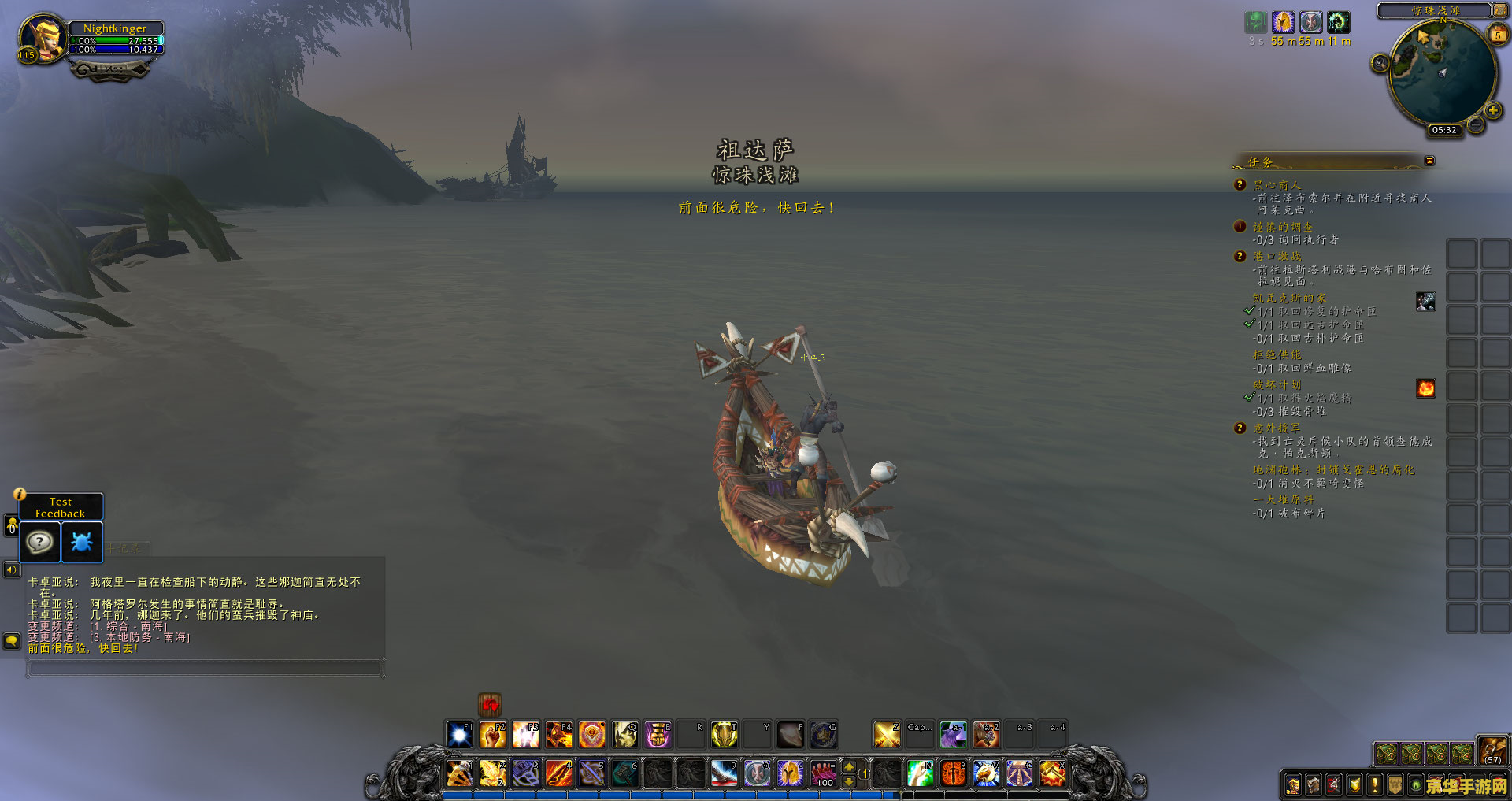Zoom out the minimap with the minus button
1512x801 pixels.
tap(1476, 124)
